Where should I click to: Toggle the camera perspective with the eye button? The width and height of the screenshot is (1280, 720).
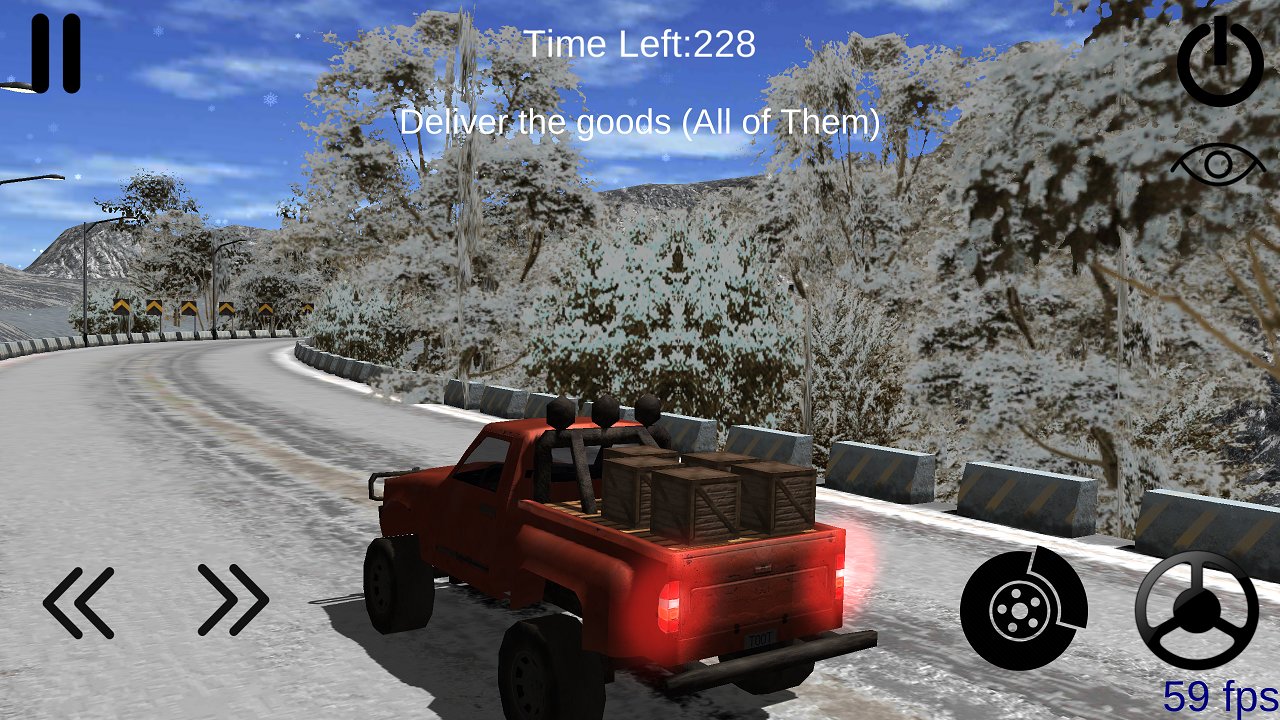[1218, 162]
